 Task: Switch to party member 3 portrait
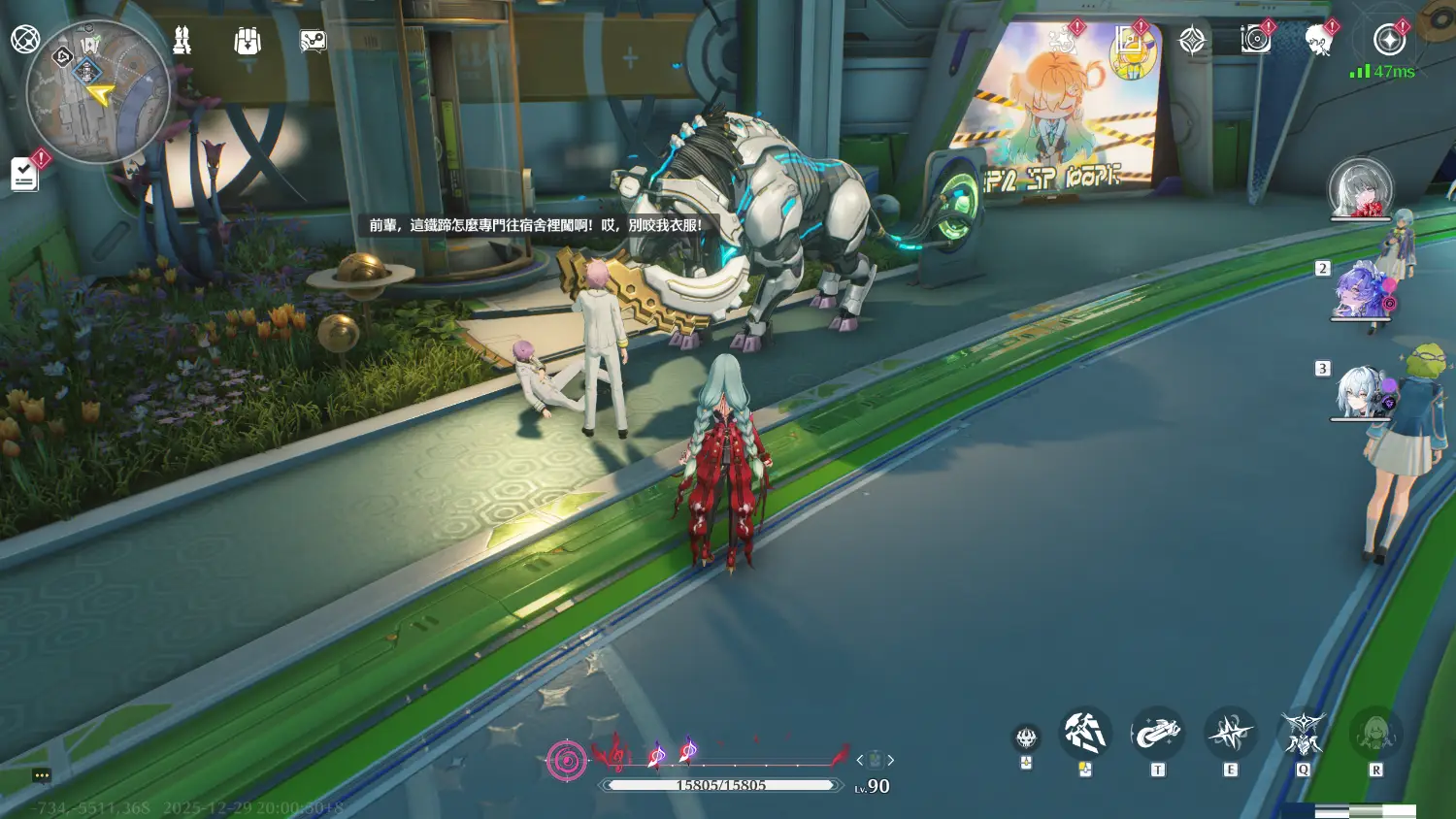pyautogui.click(x=1360, y=391)
